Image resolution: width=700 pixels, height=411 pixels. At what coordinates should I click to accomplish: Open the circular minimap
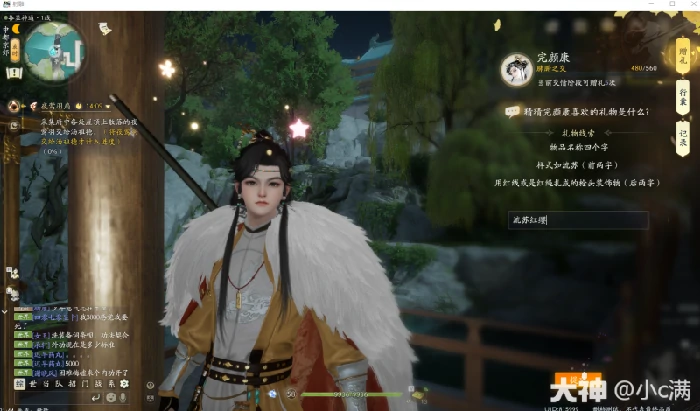[56, 52]
